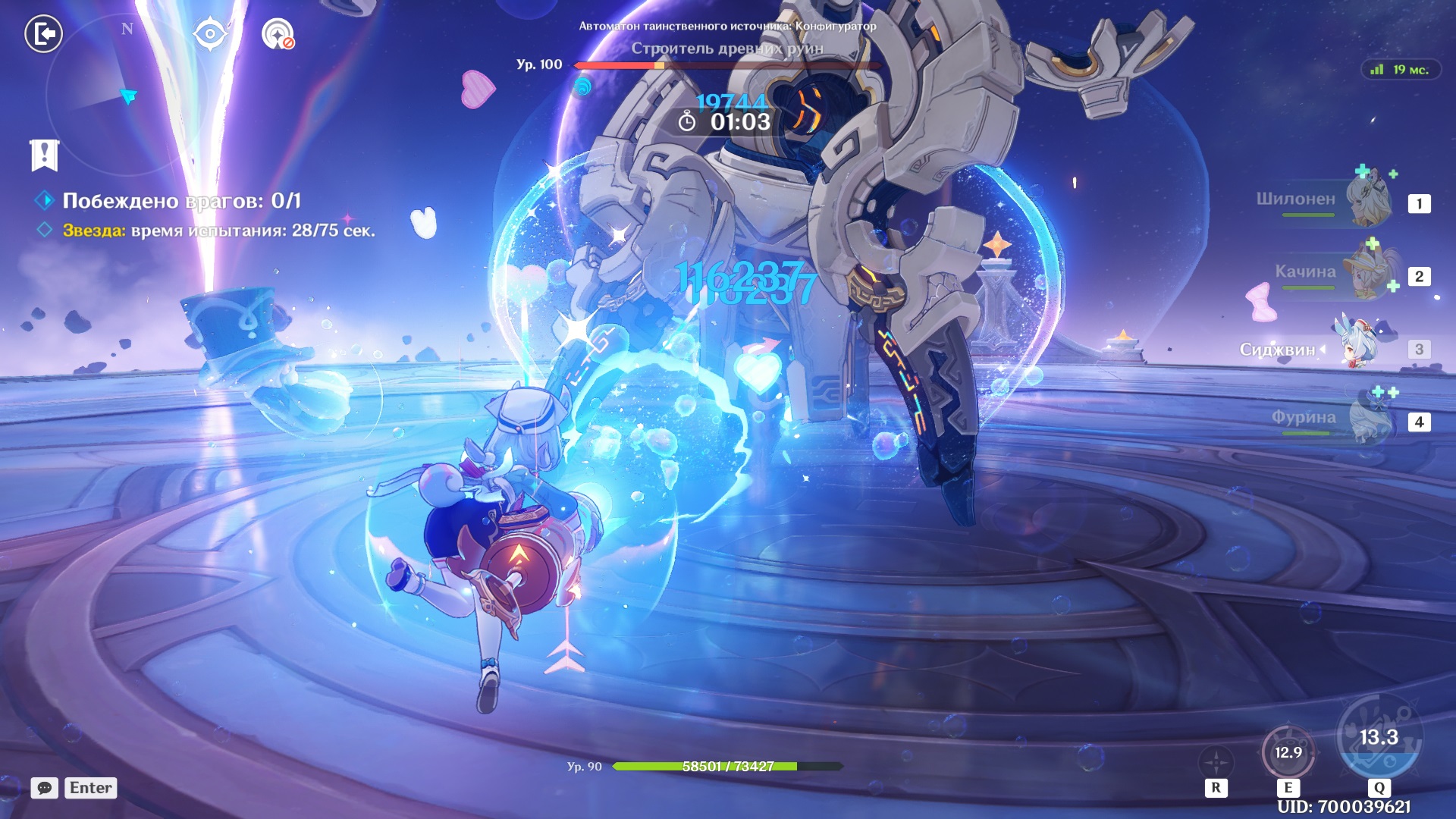The height and width of the screenshot is (819, 1456).
Task: Activate the elemental skill icon
Action: click(x=1288, y=753)
